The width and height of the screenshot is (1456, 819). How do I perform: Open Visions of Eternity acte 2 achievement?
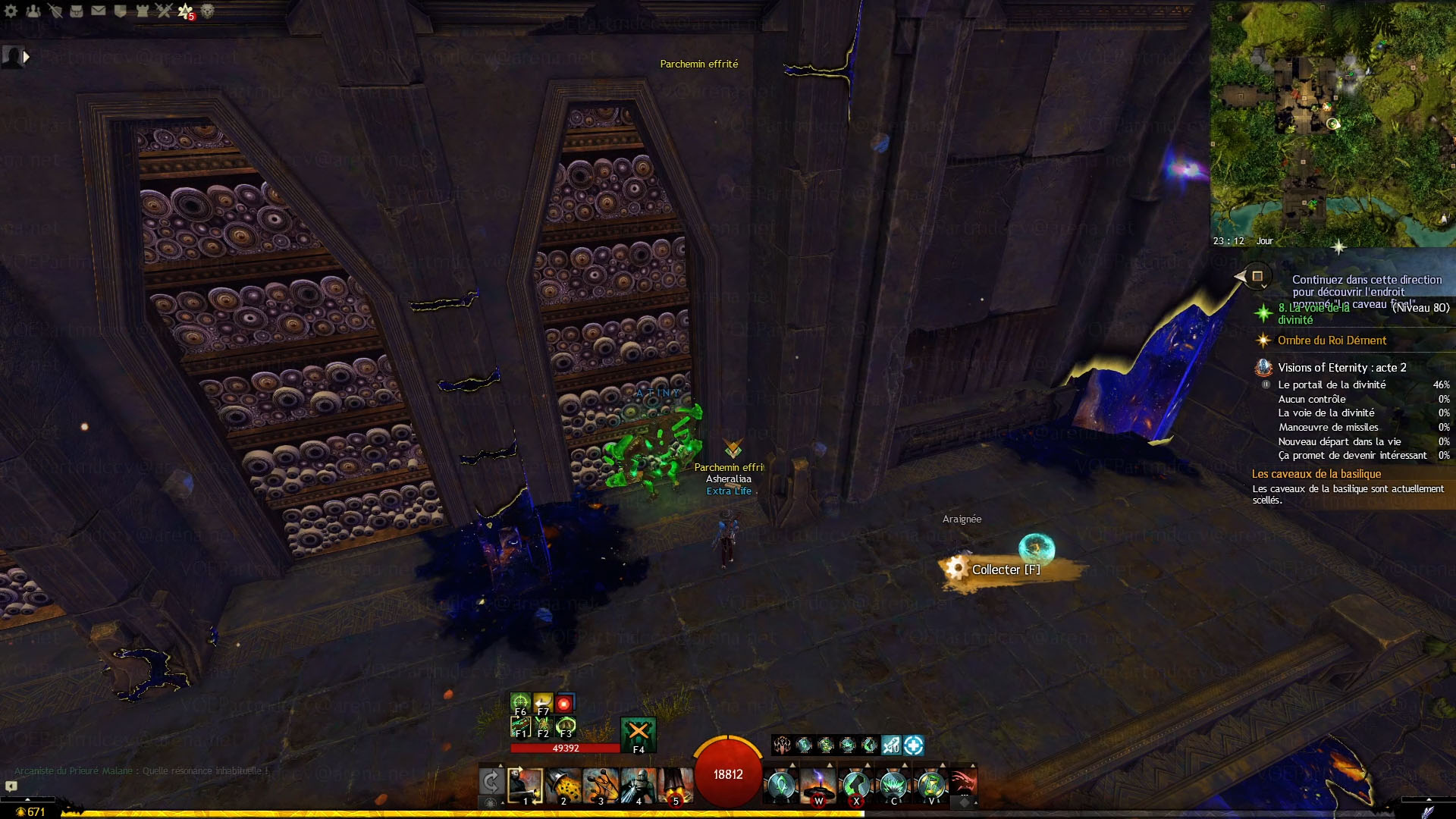coord(1341,368)
